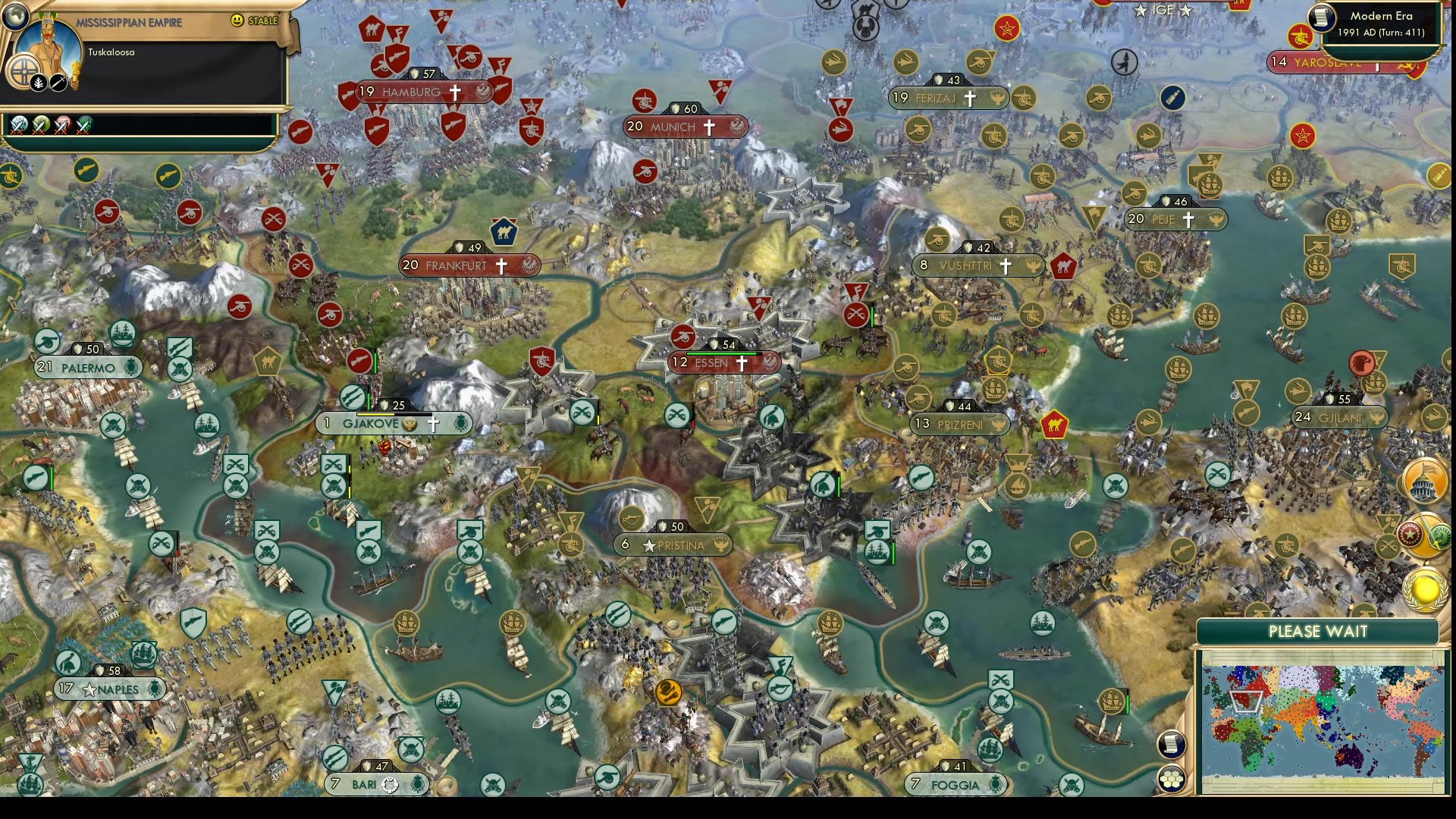Screen dimensions: 1456x819
Task: Select the Pristina city-state banner
Action: click(672, 544)
